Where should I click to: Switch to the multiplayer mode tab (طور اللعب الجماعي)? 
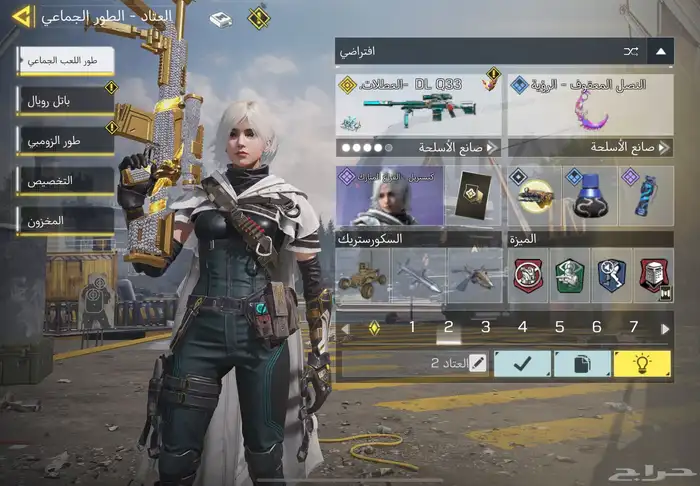(x=65, y=61)
